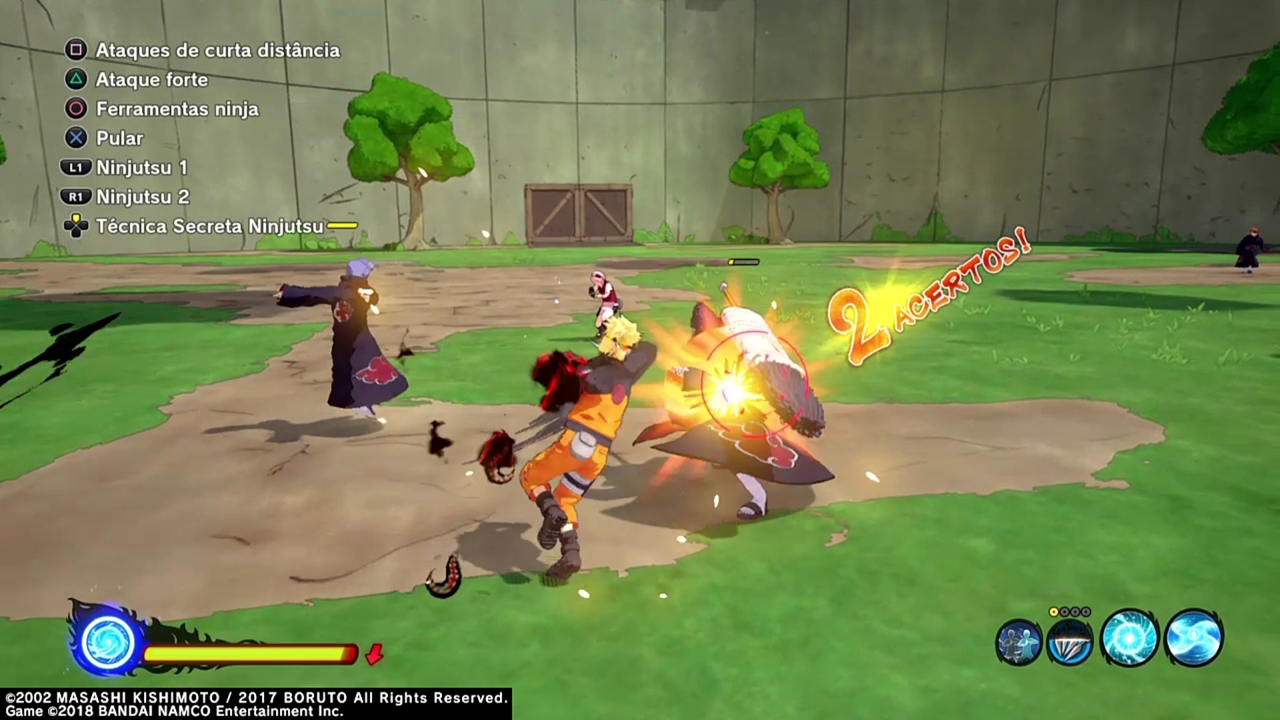Activate the Rasenshuriken ninjutsu icon
This screenshot has height=720, width=1280.
[x=1193, y=640]
